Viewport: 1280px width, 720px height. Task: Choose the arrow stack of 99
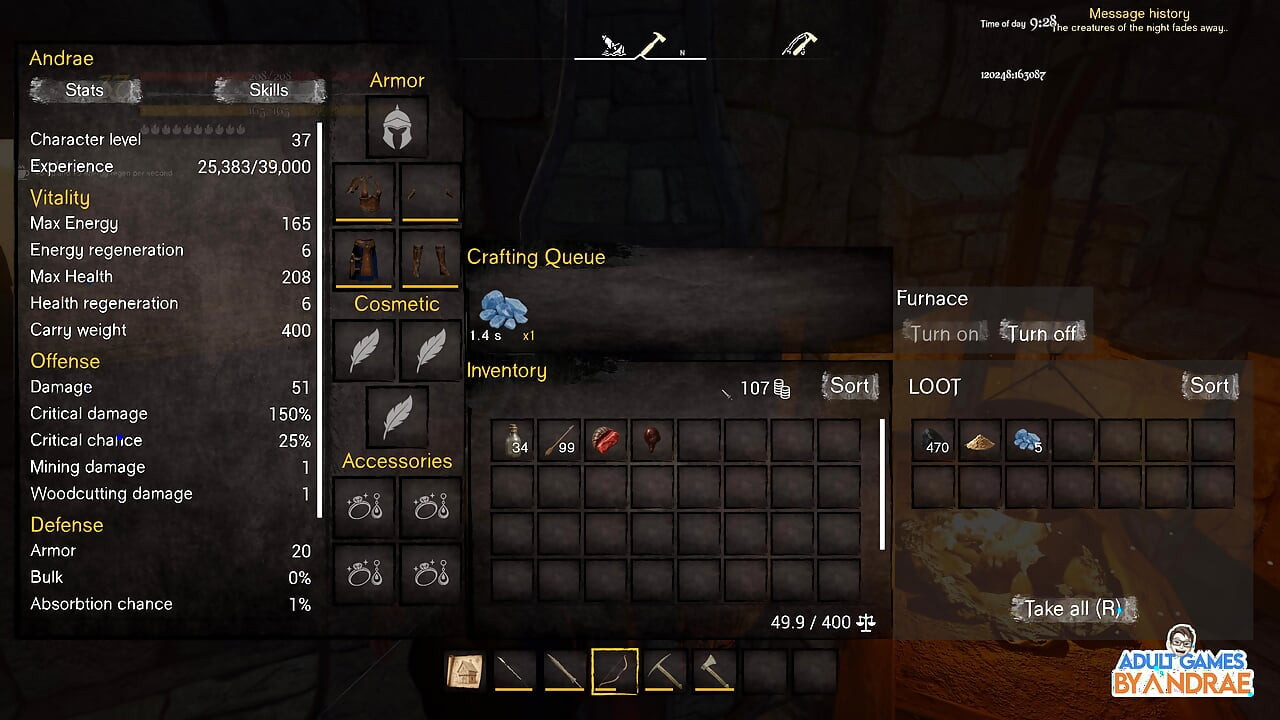[559, 440]
